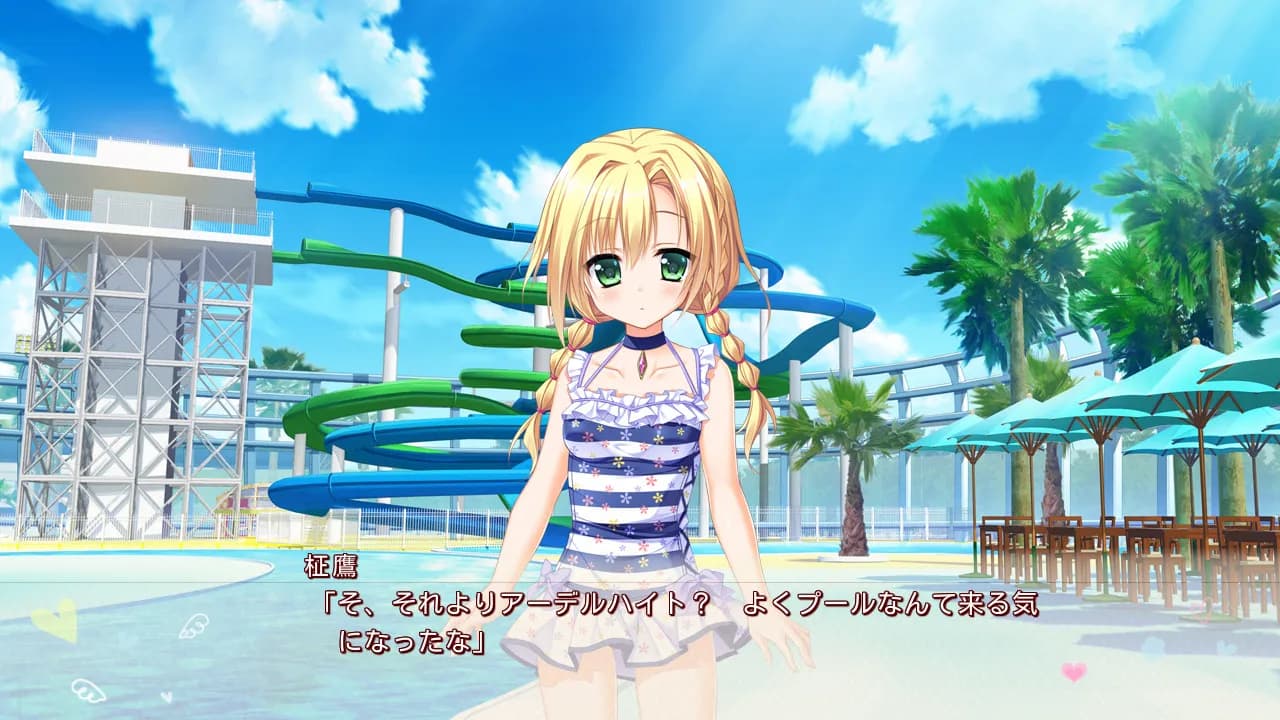
Task: Click the feather icon at the bottom left corner
Action: point(88,690)
